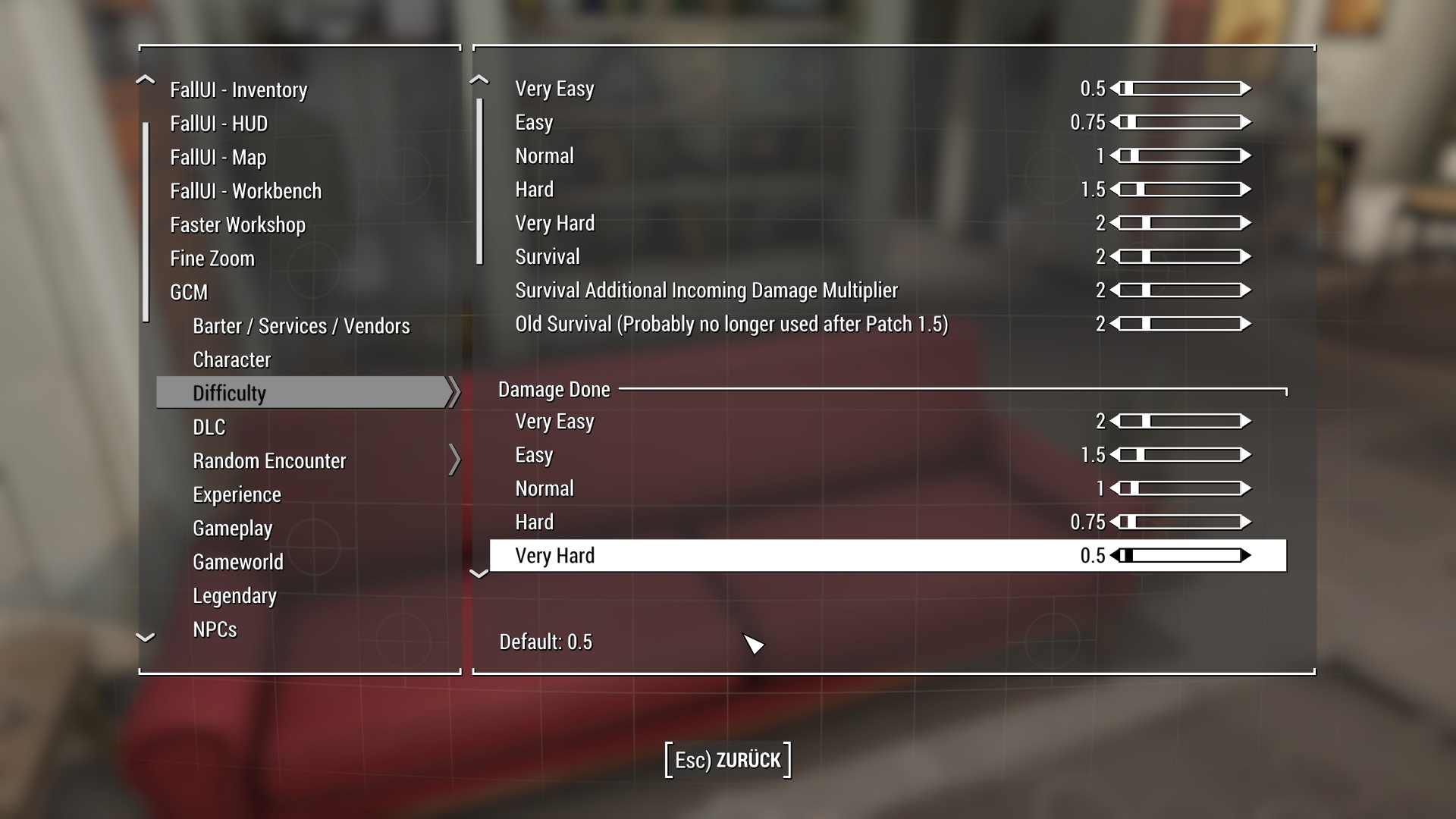
Task: Click the scroll-down arrow below NPCs
Action: [x=145, y=637]
